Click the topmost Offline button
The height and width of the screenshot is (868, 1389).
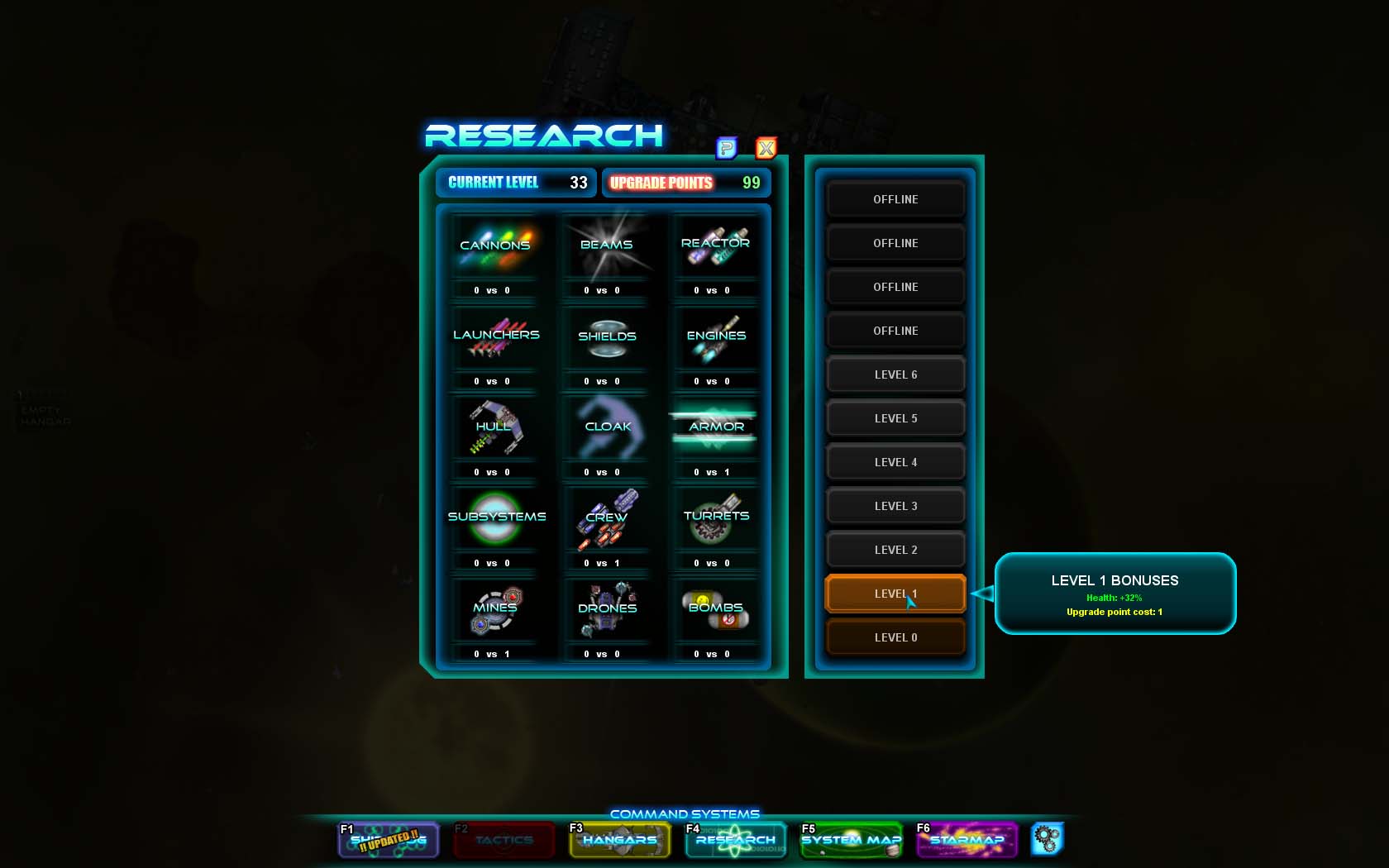pos(895,199)
